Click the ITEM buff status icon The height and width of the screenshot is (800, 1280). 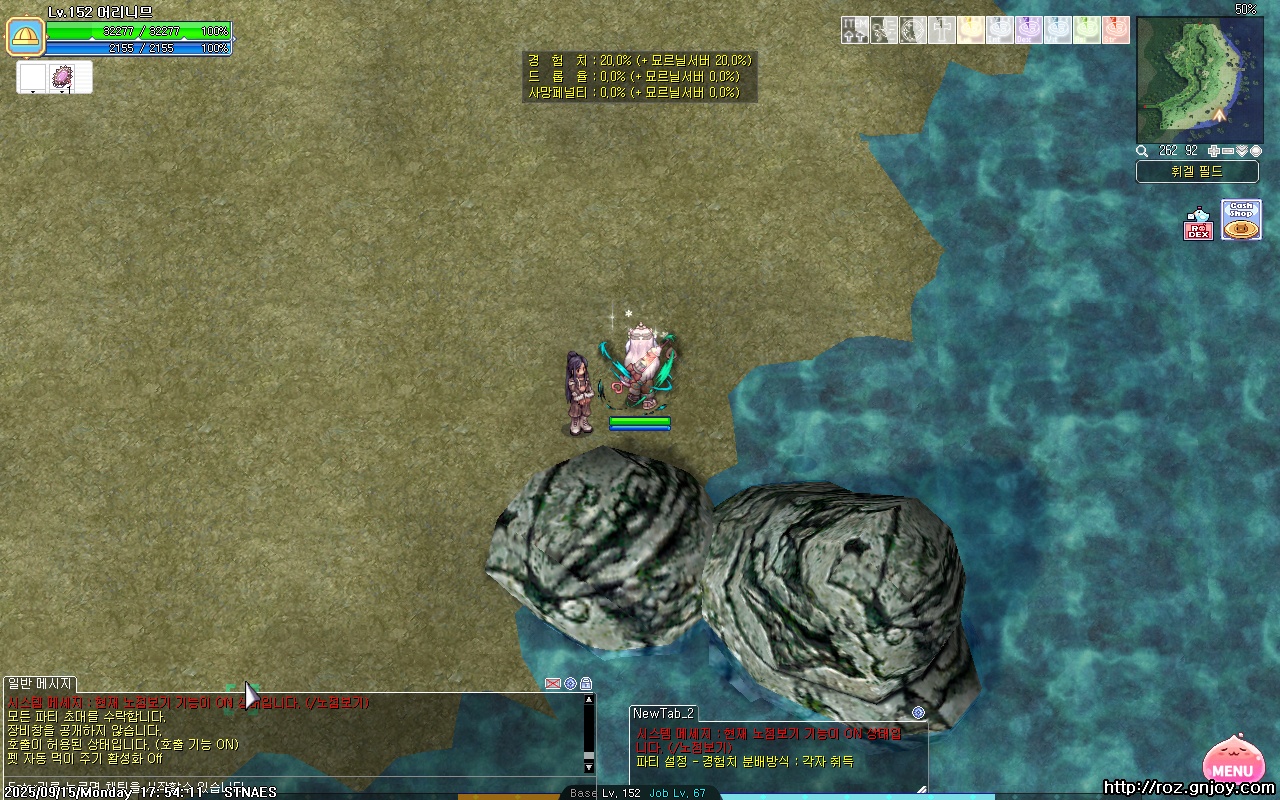[854, 30]
